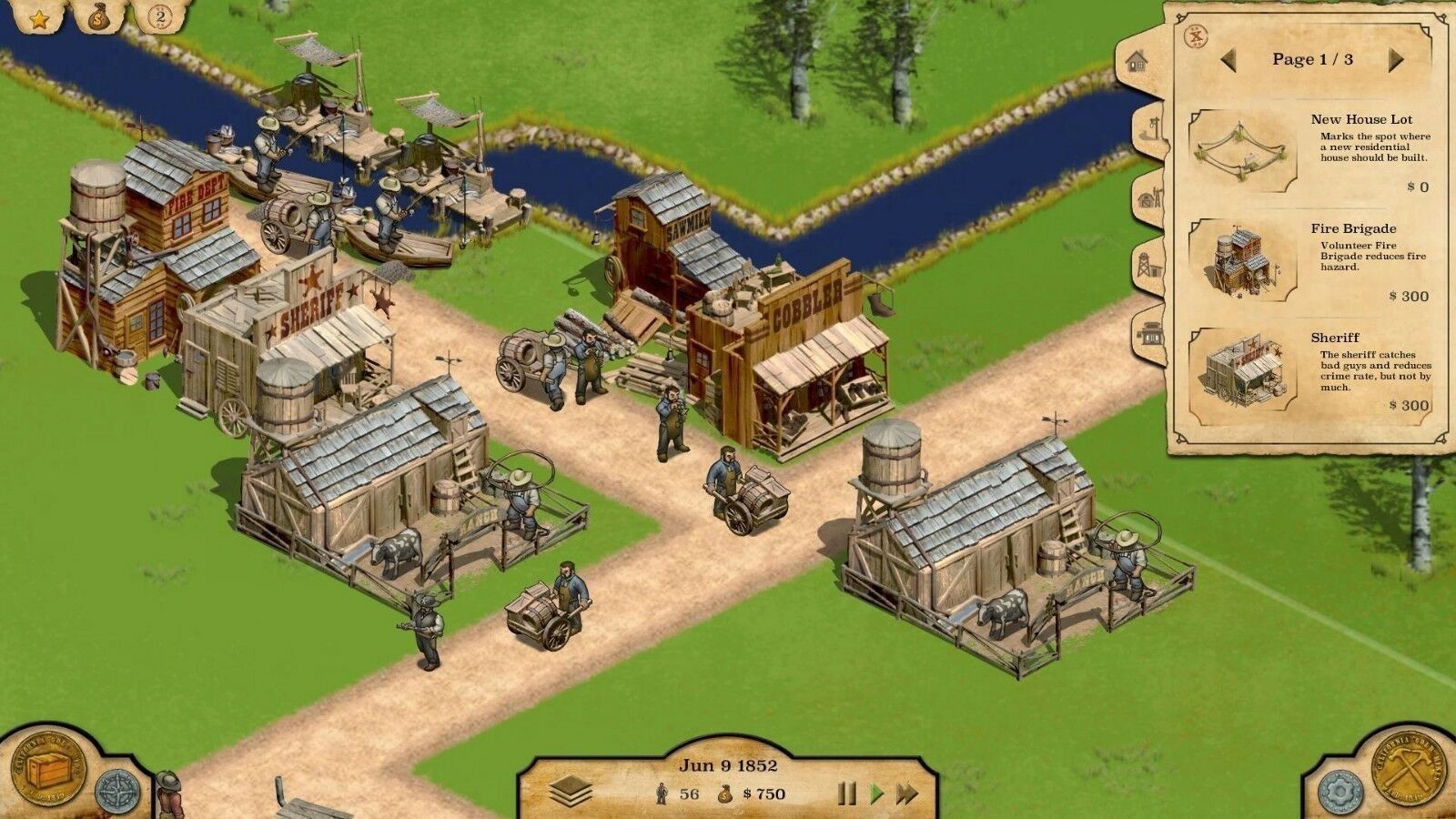Switch to the house category tab
1456x819 pixels.
[1137, 62]
